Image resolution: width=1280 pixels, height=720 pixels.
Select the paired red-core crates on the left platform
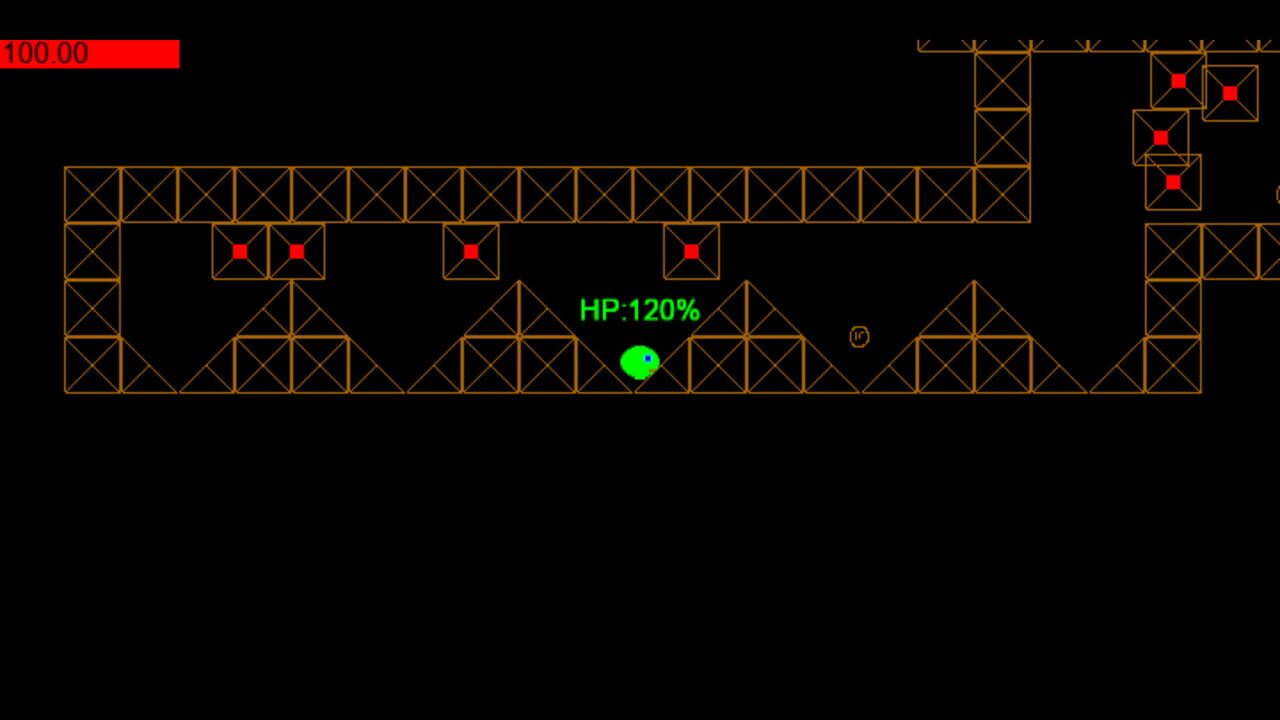268,251
